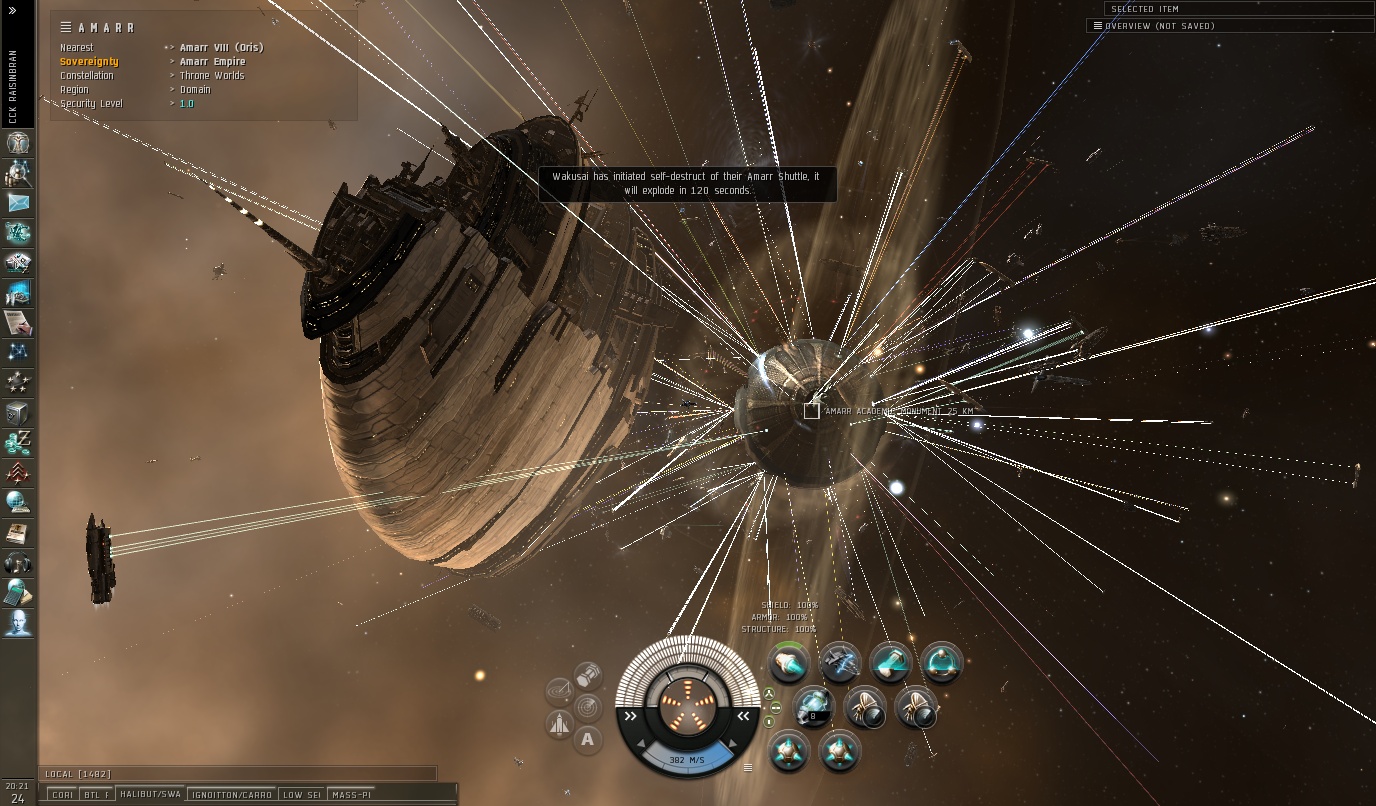Open the cargo hold icon beside the HUD
The width and height of the screenshot is (1376, 806).
coord(588,676)
